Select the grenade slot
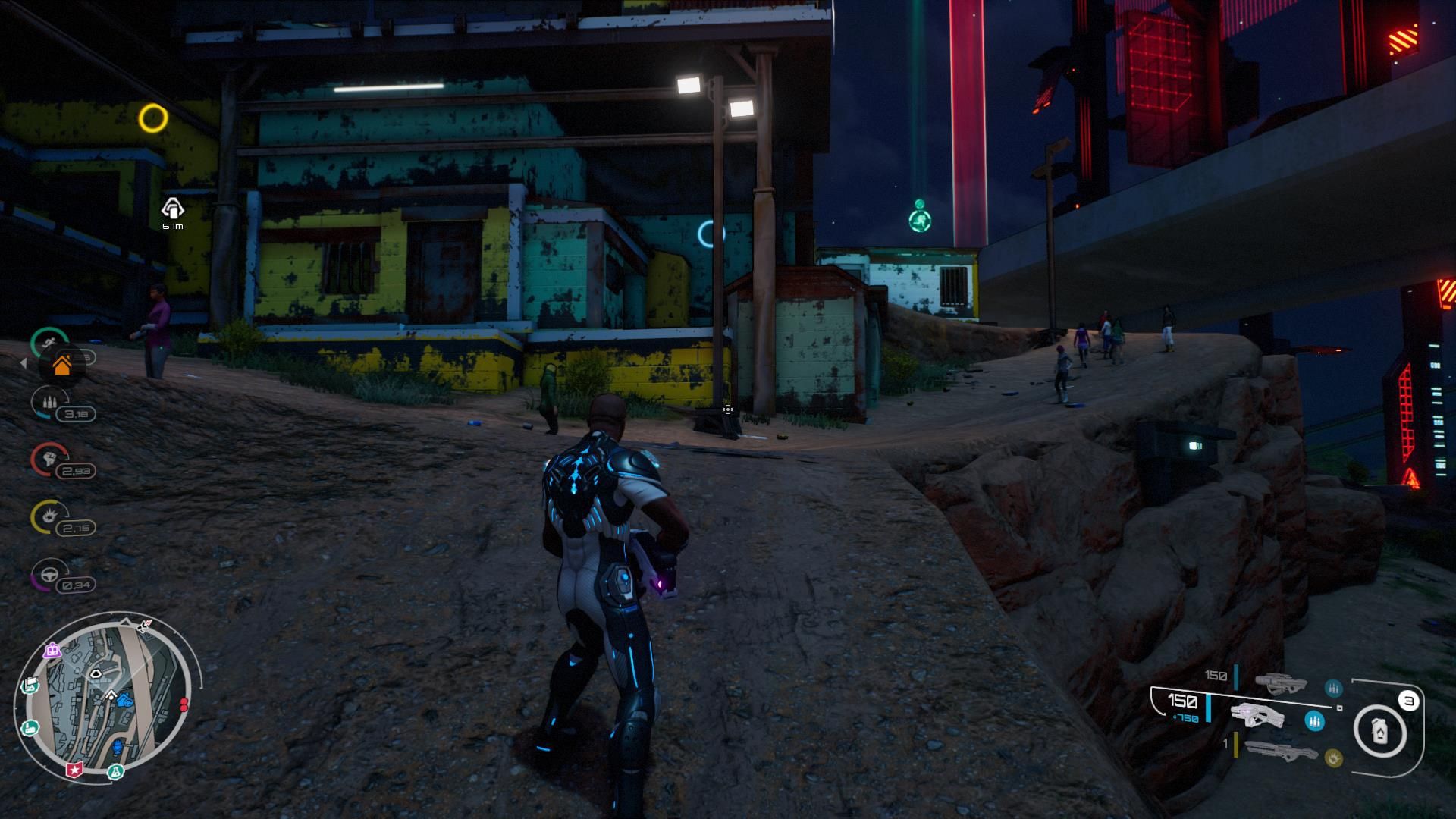Image resolution: width=1456 pixels, height=819 pixels. pyautogui.click(x=1381, y=731)
